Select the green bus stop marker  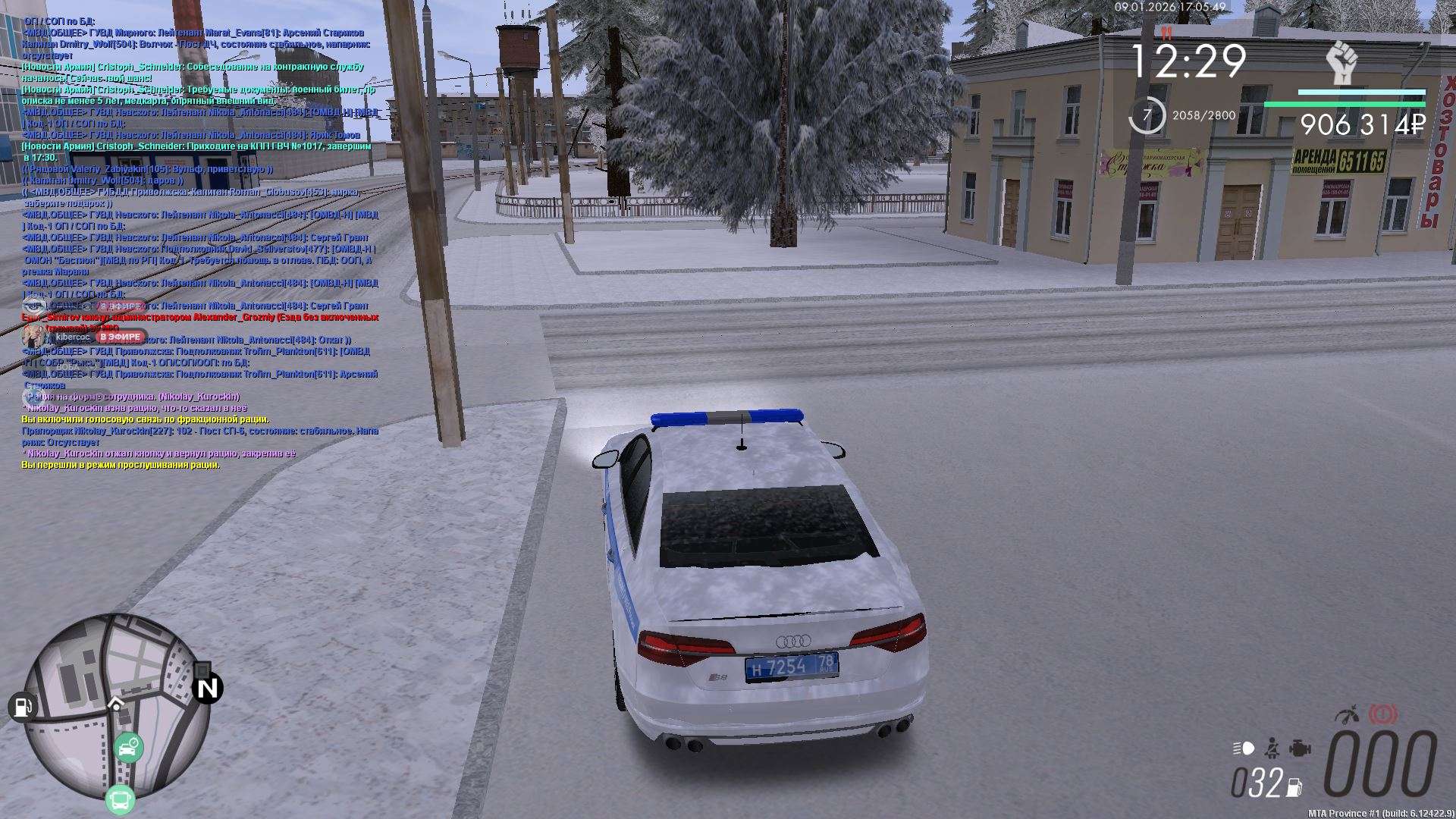pyautogui.click(x=120, y=799)
